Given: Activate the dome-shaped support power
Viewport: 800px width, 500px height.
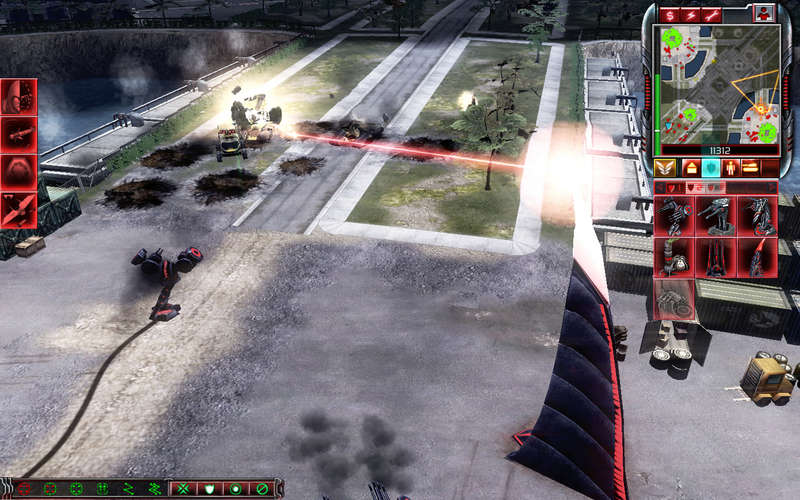Looking at the screenshot, I should [x=19, y=171].
